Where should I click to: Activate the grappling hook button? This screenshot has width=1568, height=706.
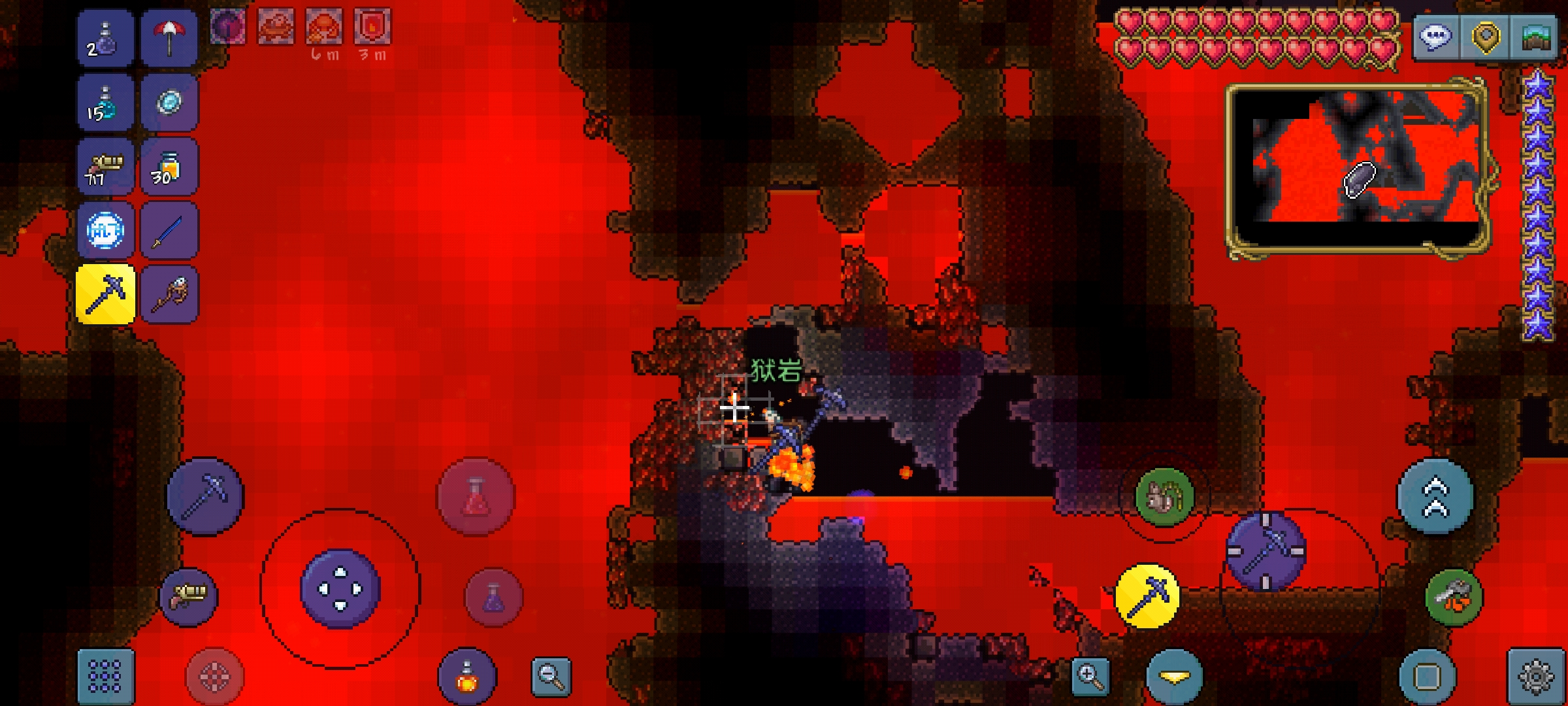(x=1454, y=597)
